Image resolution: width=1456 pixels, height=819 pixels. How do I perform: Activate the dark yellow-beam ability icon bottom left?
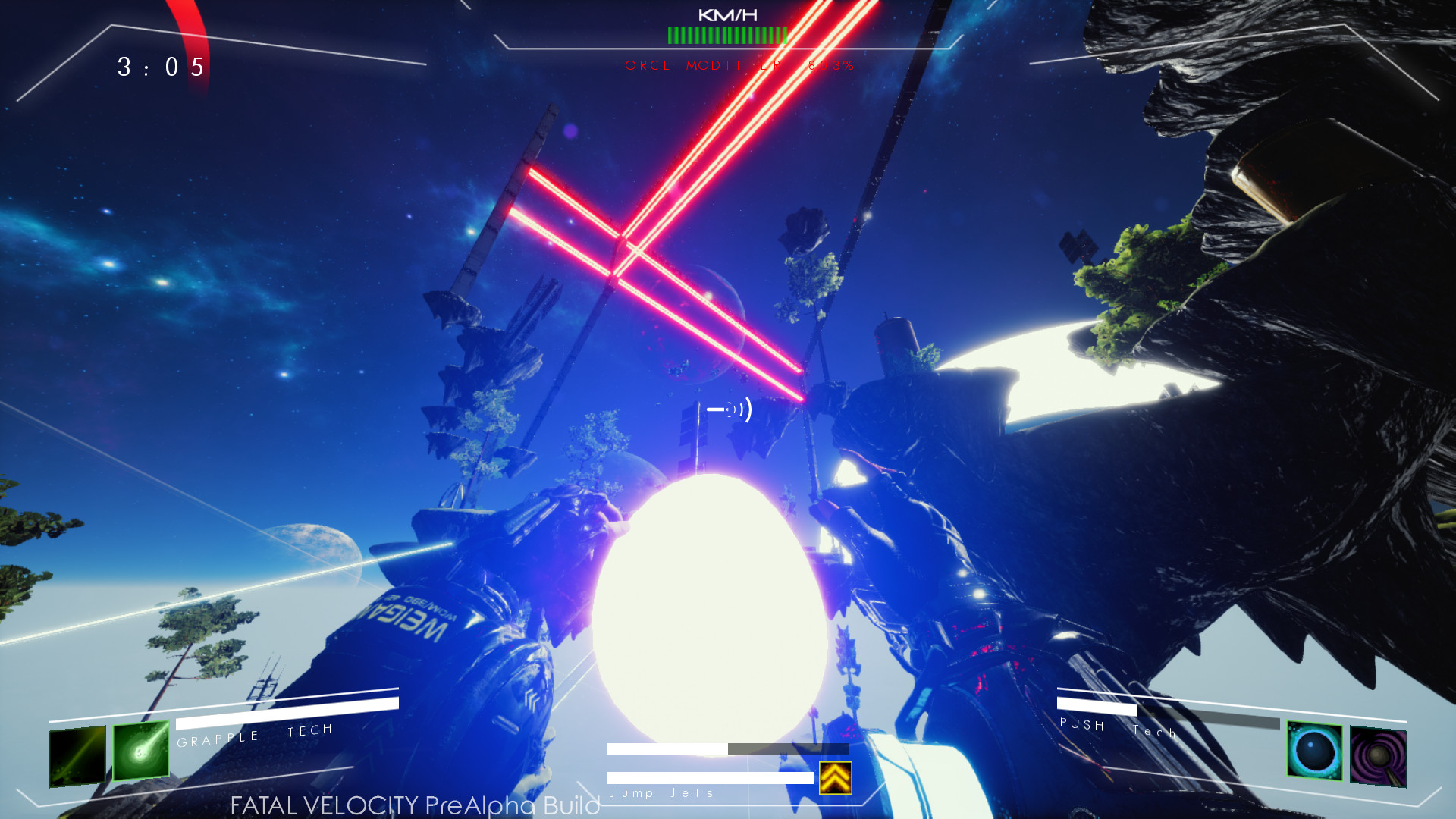(77, 755)
